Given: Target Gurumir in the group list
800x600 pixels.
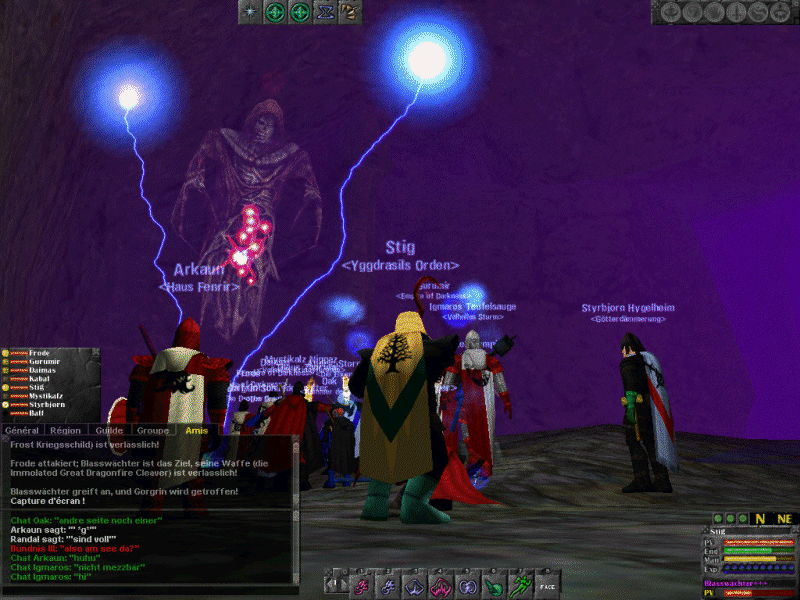Looking at the screenshot, I should coord(44,361).
